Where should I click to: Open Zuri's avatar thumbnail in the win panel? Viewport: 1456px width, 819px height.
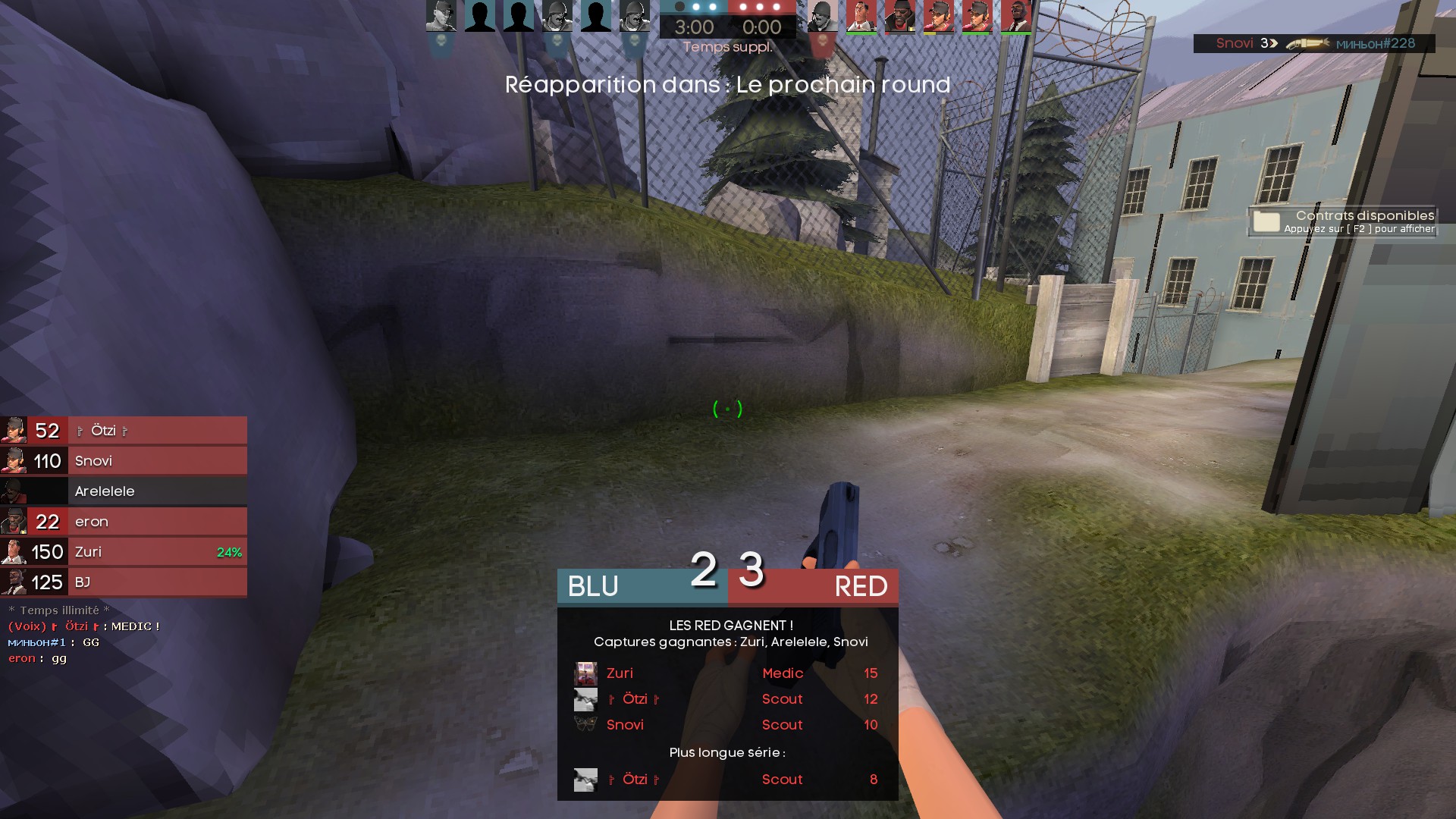click(x=585, y=673)
